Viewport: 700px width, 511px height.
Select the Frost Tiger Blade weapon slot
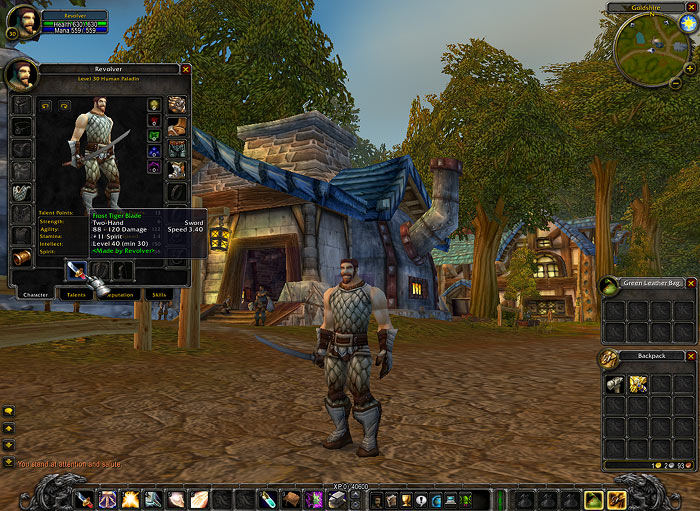tap(77, 270)
